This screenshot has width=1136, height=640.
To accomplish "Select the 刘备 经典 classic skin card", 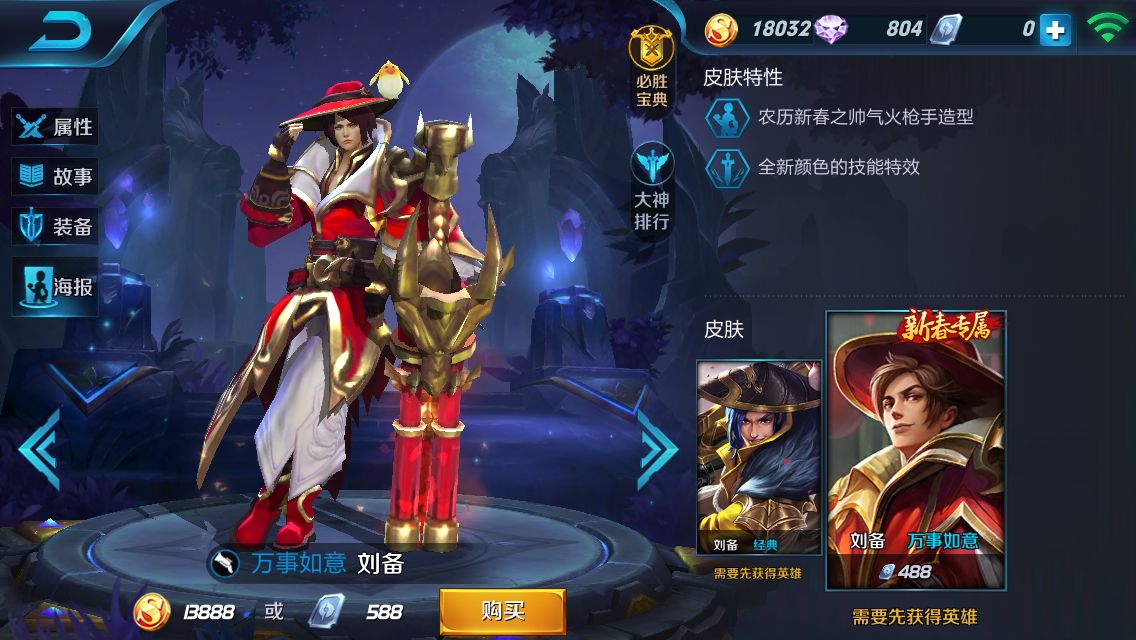I will [759, 458].
